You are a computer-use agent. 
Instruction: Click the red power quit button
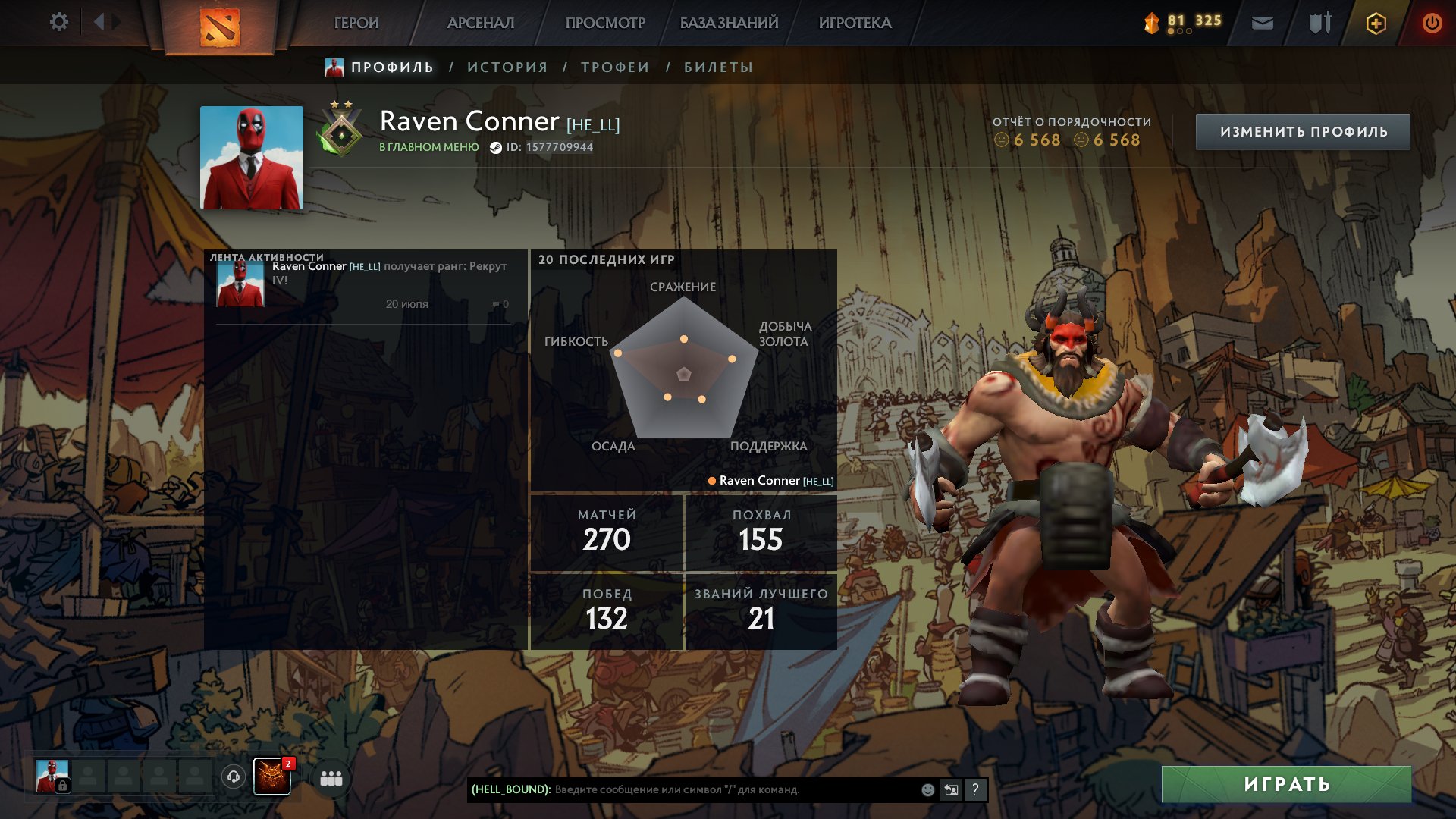click(x=1432, y=23)
